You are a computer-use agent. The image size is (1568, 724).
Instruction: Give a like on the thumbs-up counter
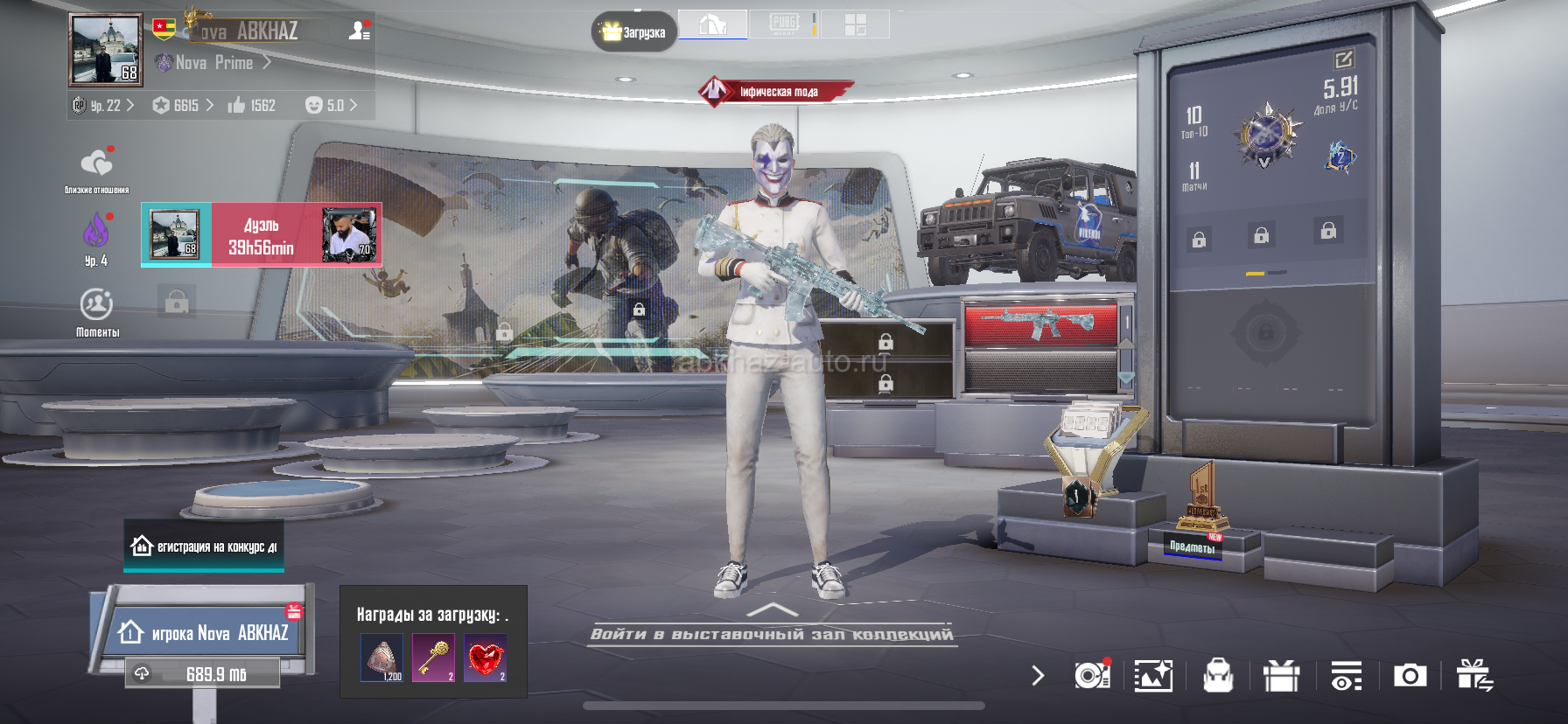click(251, 106)
